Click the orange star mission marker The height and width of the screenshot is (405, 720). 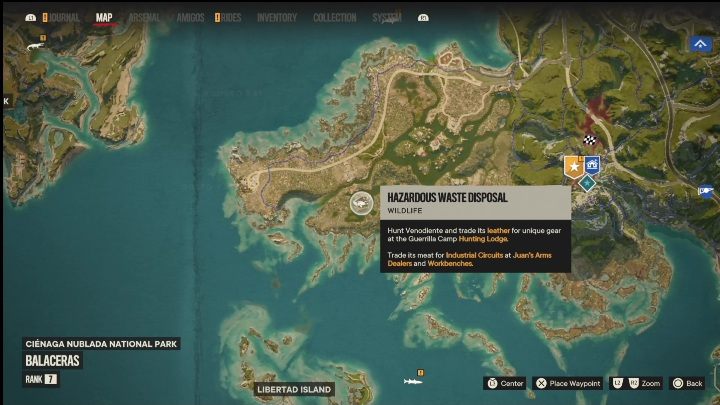(573, 166)
